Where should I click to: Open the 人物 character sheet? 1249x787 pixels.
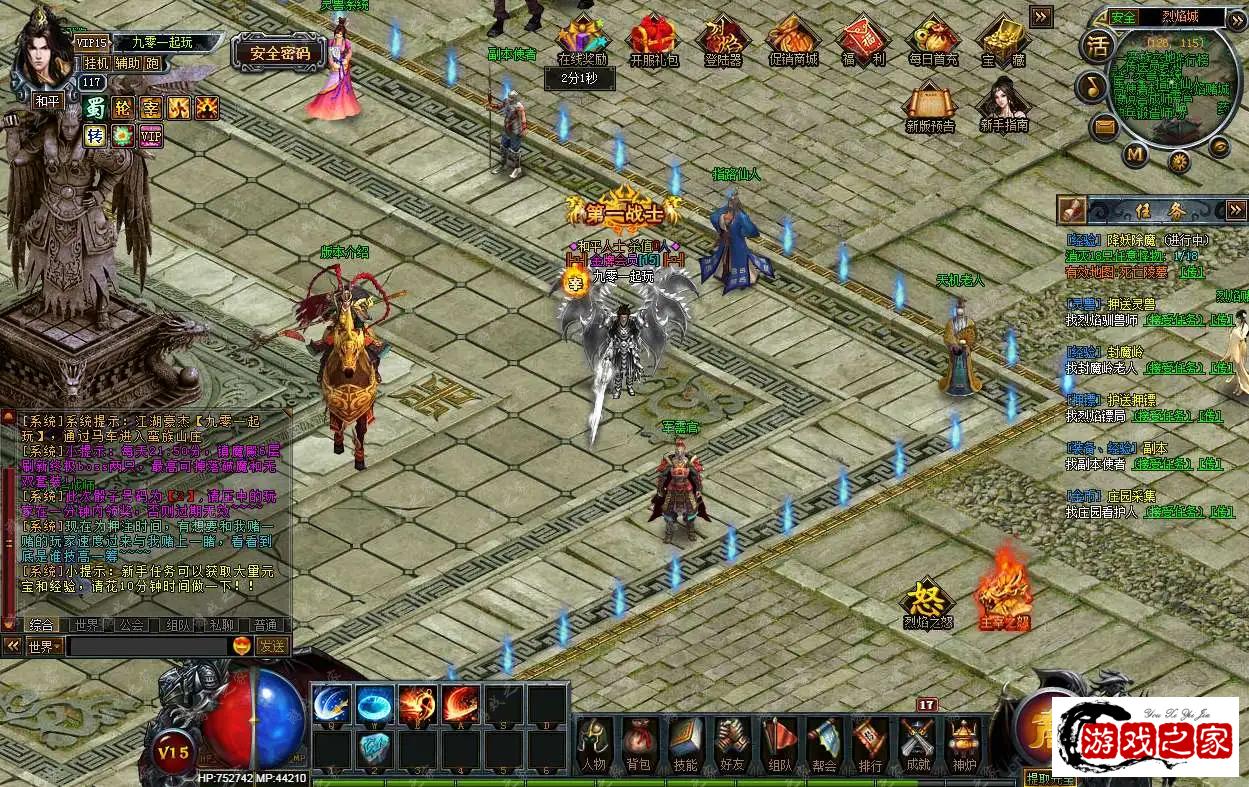(x=593, y=745)
